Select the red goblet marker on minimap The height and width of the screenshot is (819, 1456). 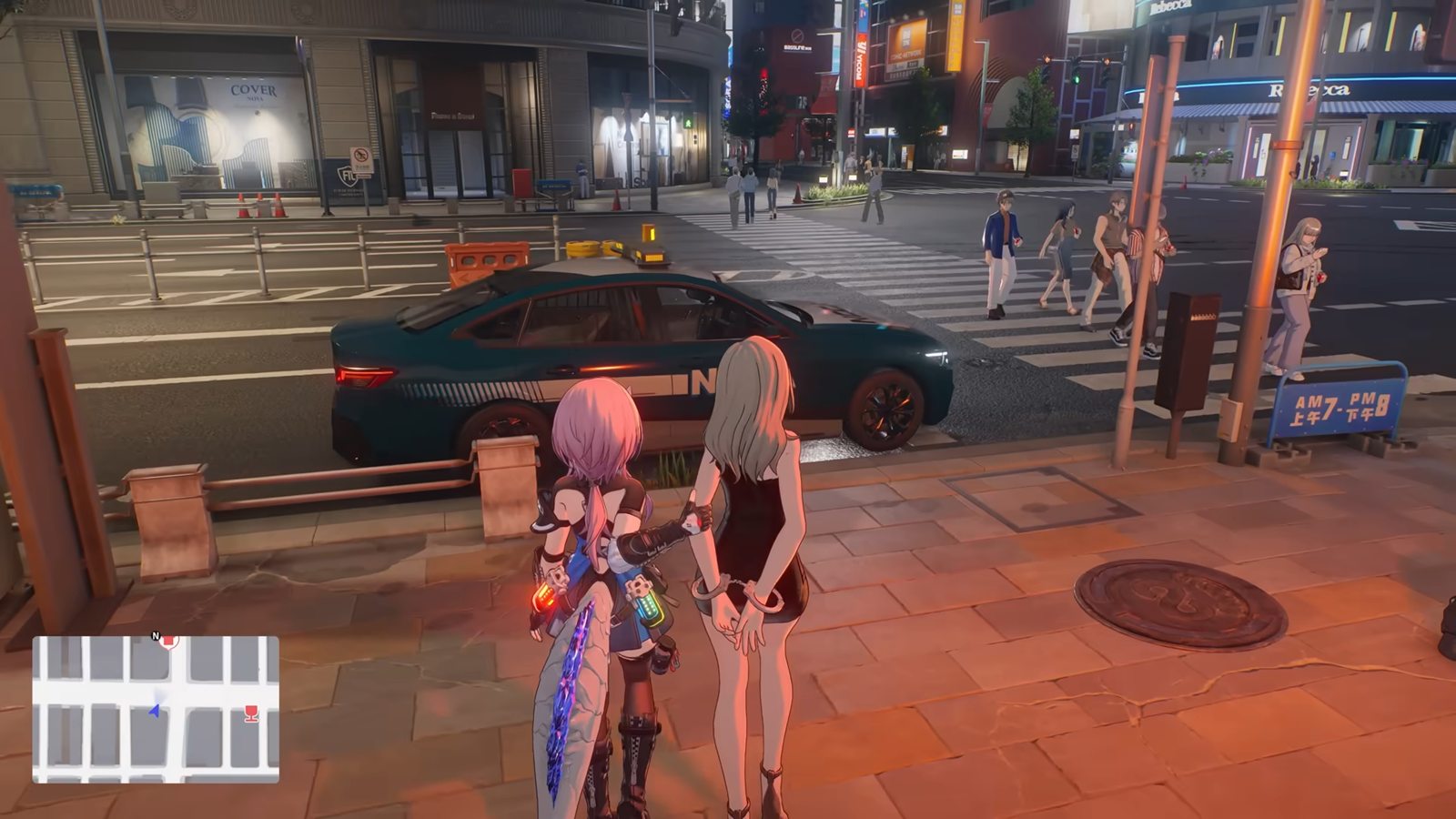(251, 714)
